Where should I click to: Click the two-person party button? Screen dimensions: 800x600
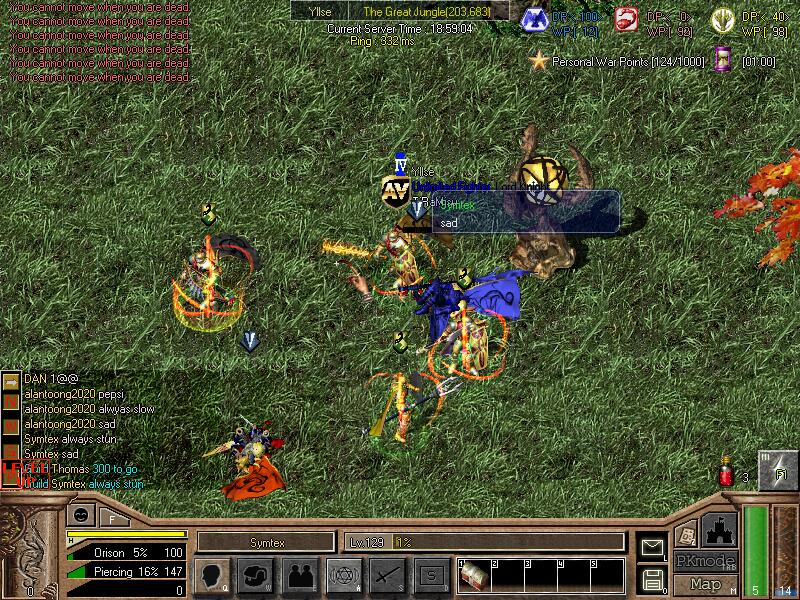(299, 577)
